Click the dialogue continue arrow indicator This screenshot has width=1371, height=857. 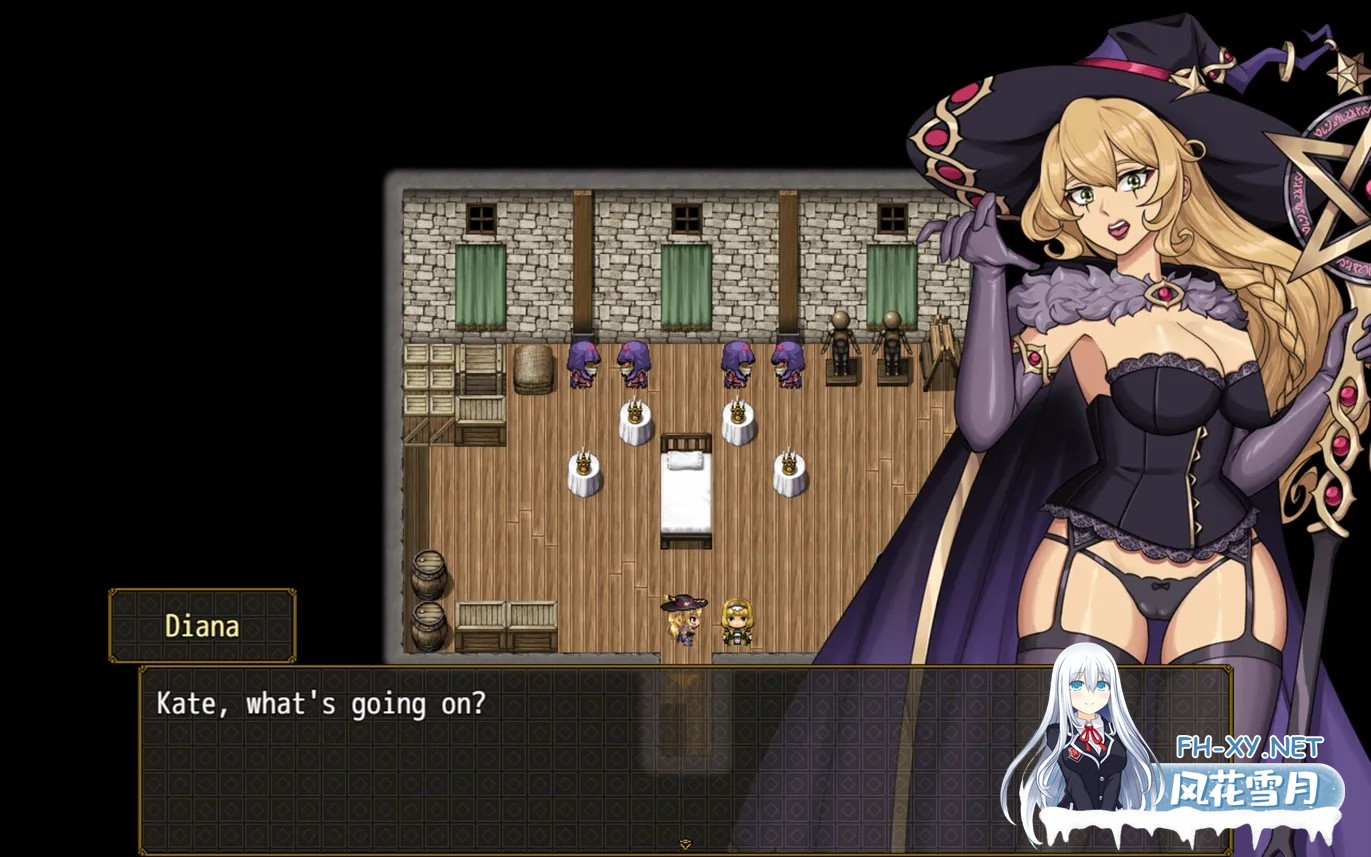(685, 844)
